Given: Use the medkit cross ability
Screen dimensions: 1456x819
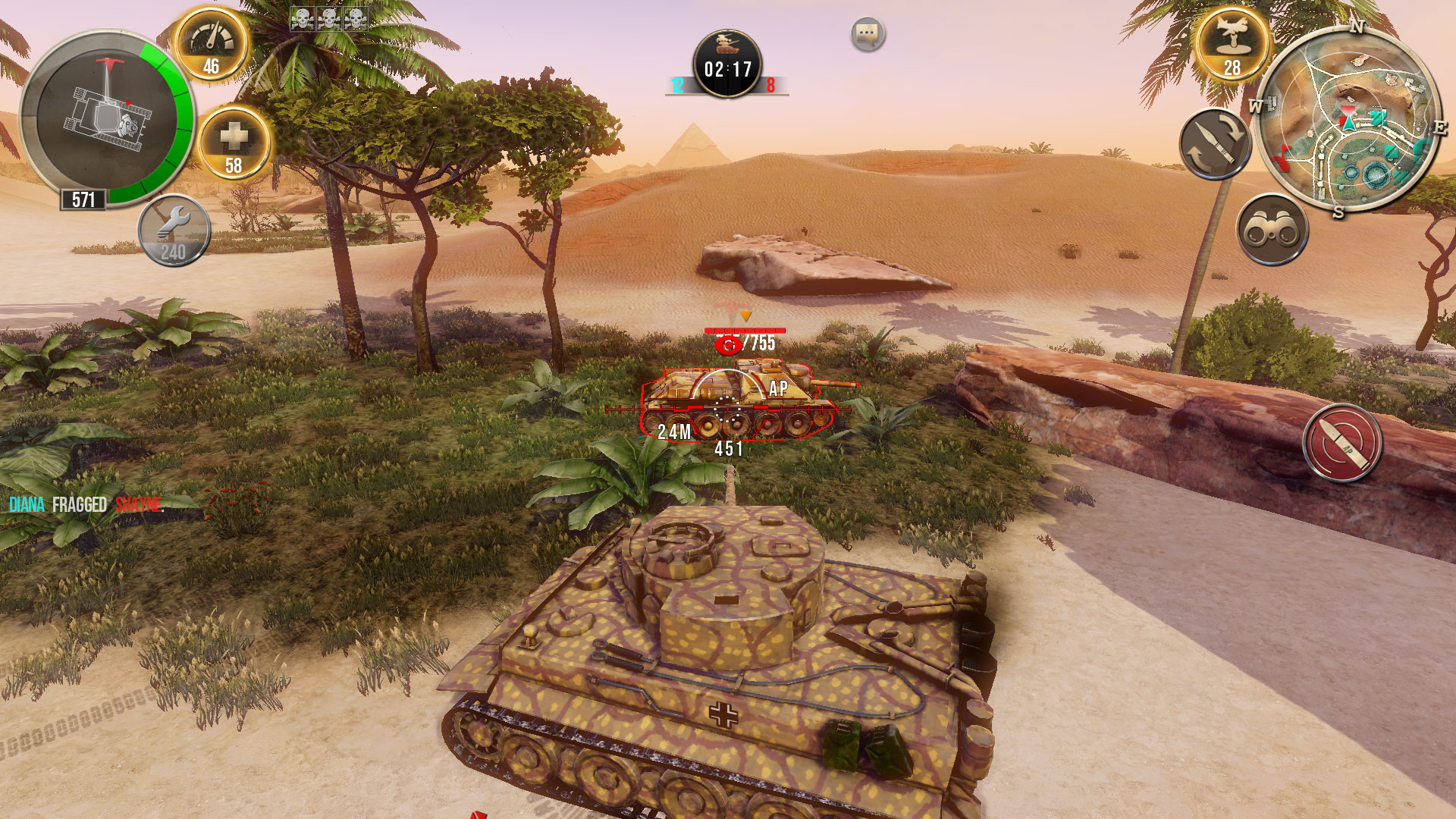Looking at the screenshot, I should point(234,143).
